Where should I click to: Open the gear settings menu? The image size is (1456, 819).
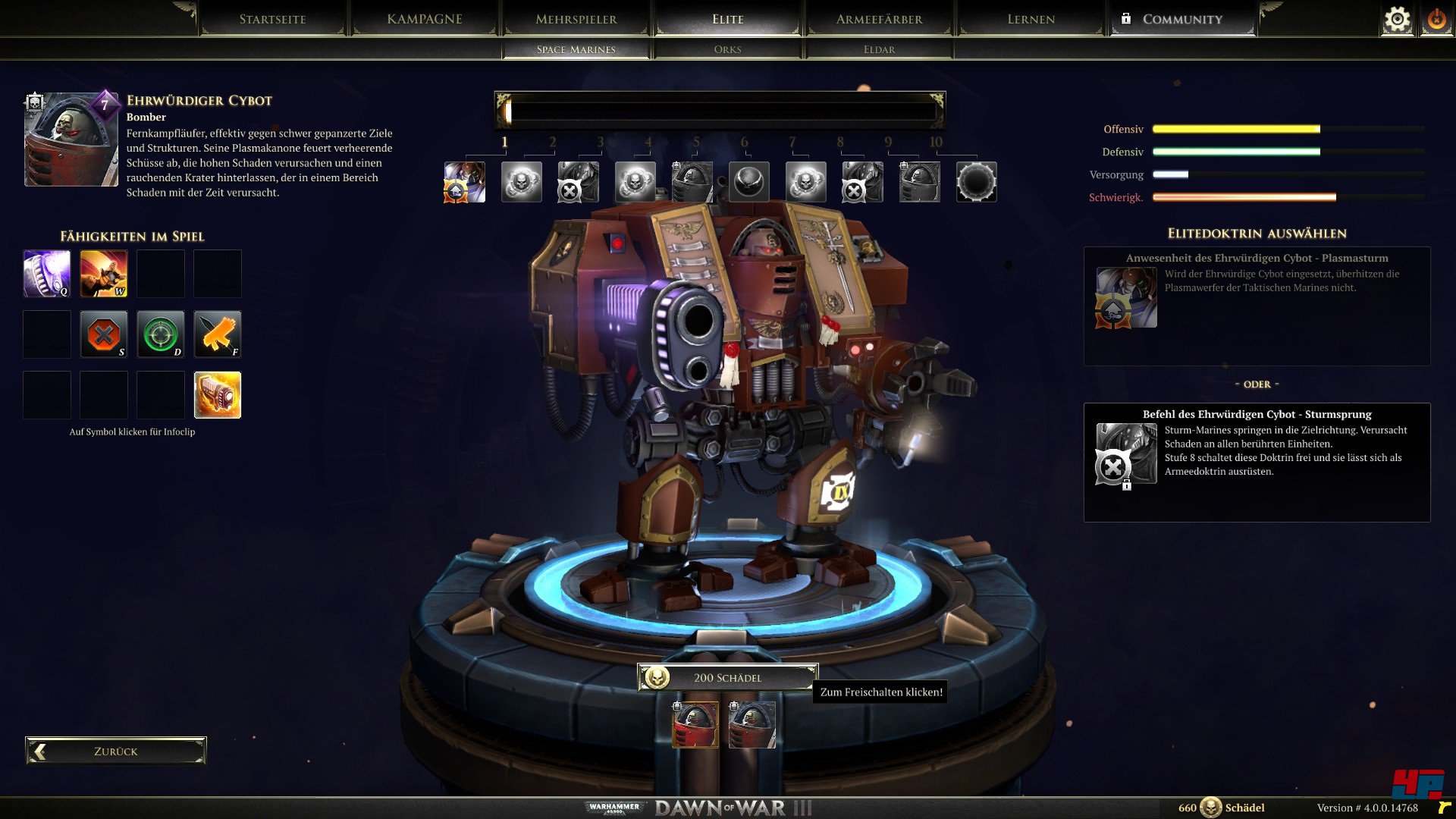tap(1397, 19)
